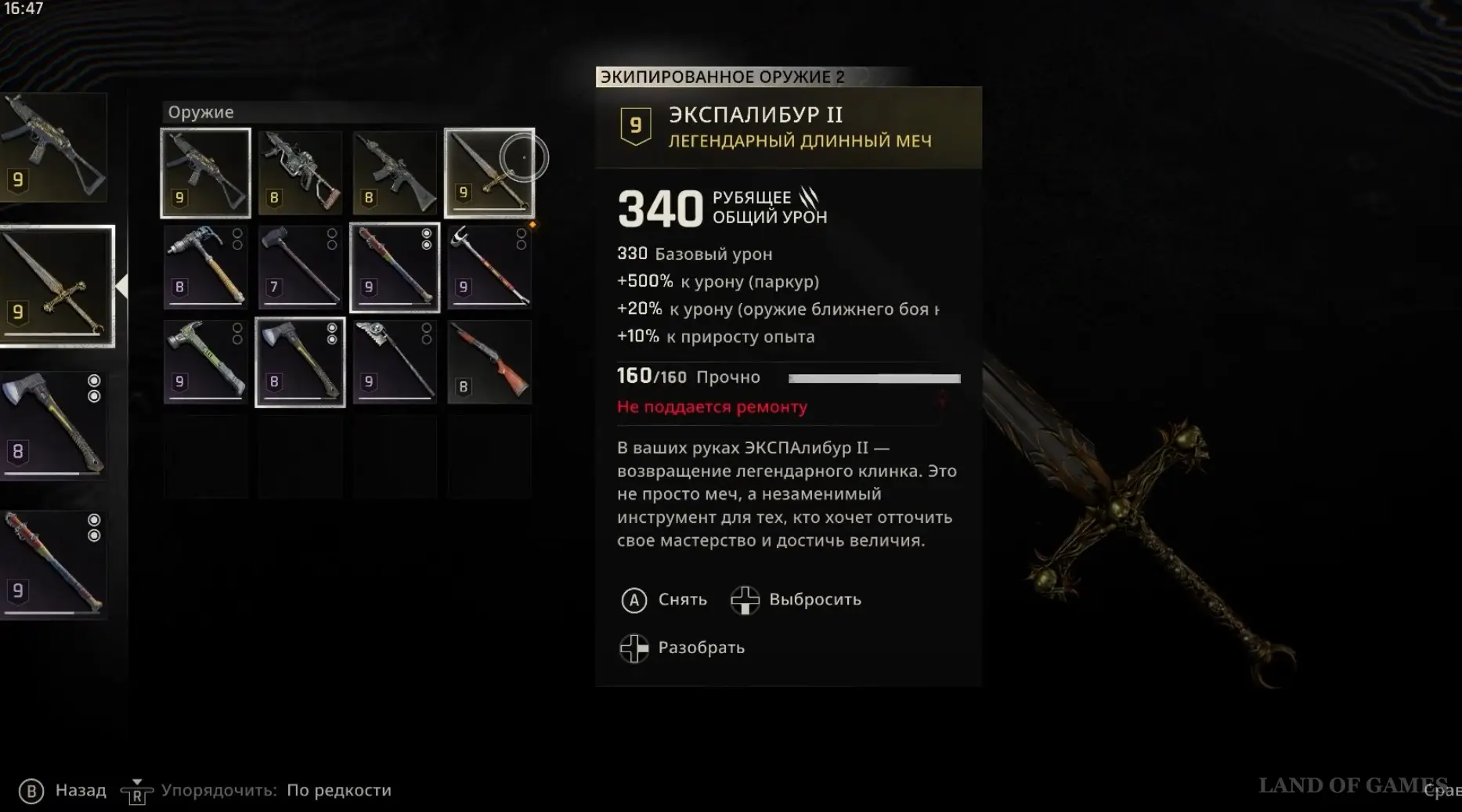The image size is (1462, 812).
Task: Choose the large equipped submachine gun slot
Action: point(53,147)
